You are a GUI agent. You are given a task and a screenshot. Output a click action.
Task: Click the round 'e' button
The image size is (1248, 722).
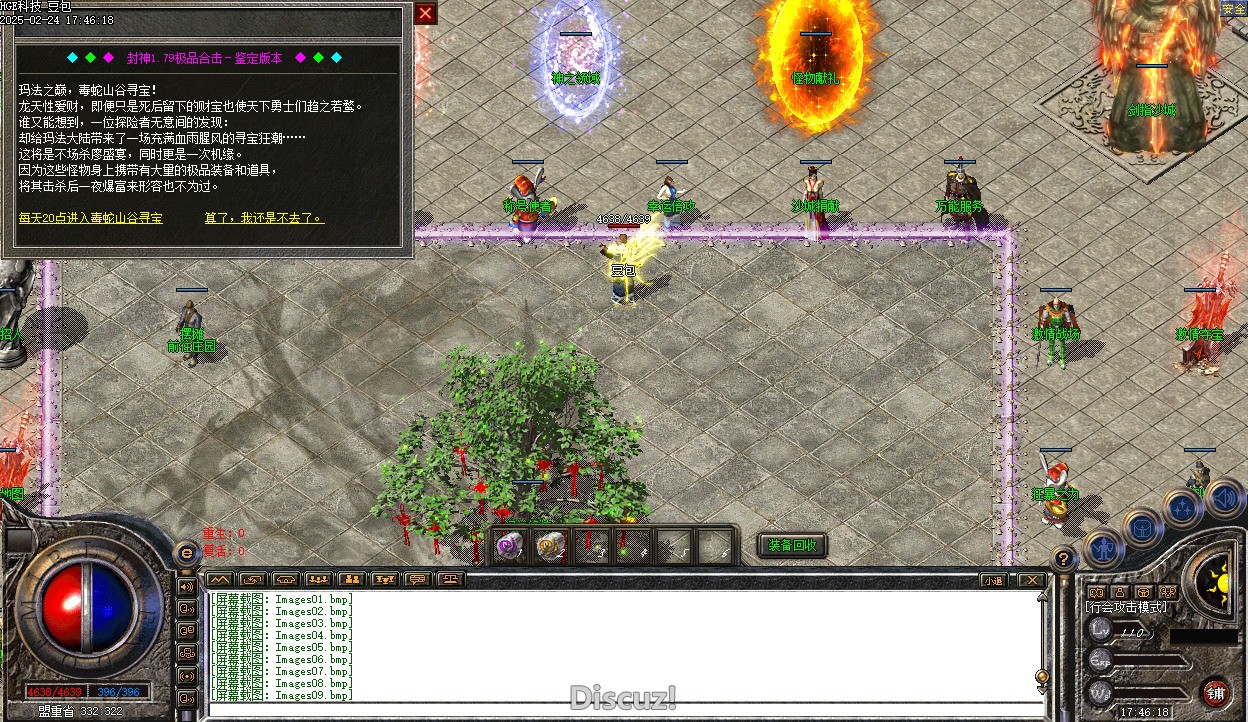coord(186,554)
